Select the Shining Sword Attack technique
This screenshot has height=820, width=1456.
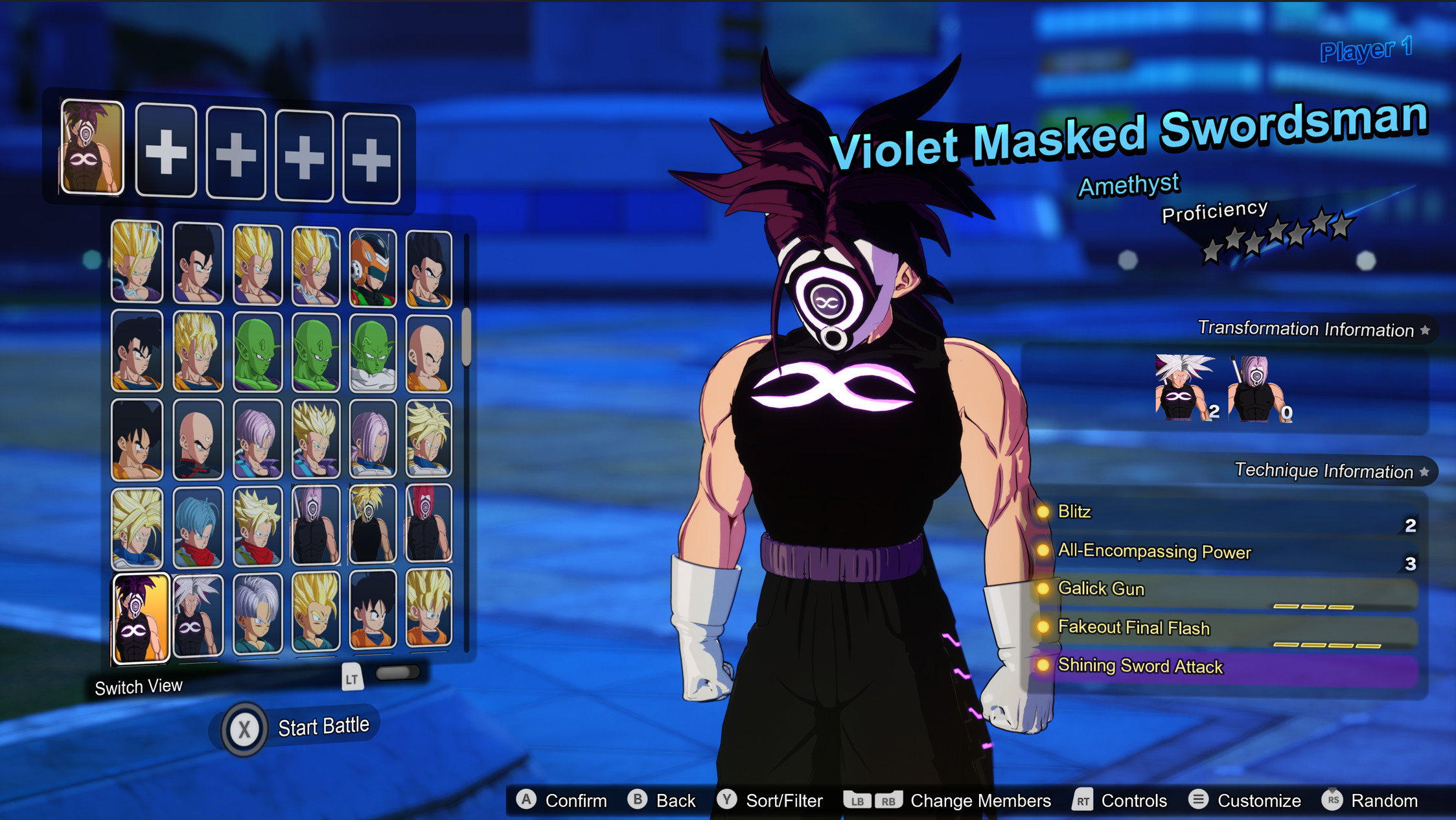(x=1140, y=666)
